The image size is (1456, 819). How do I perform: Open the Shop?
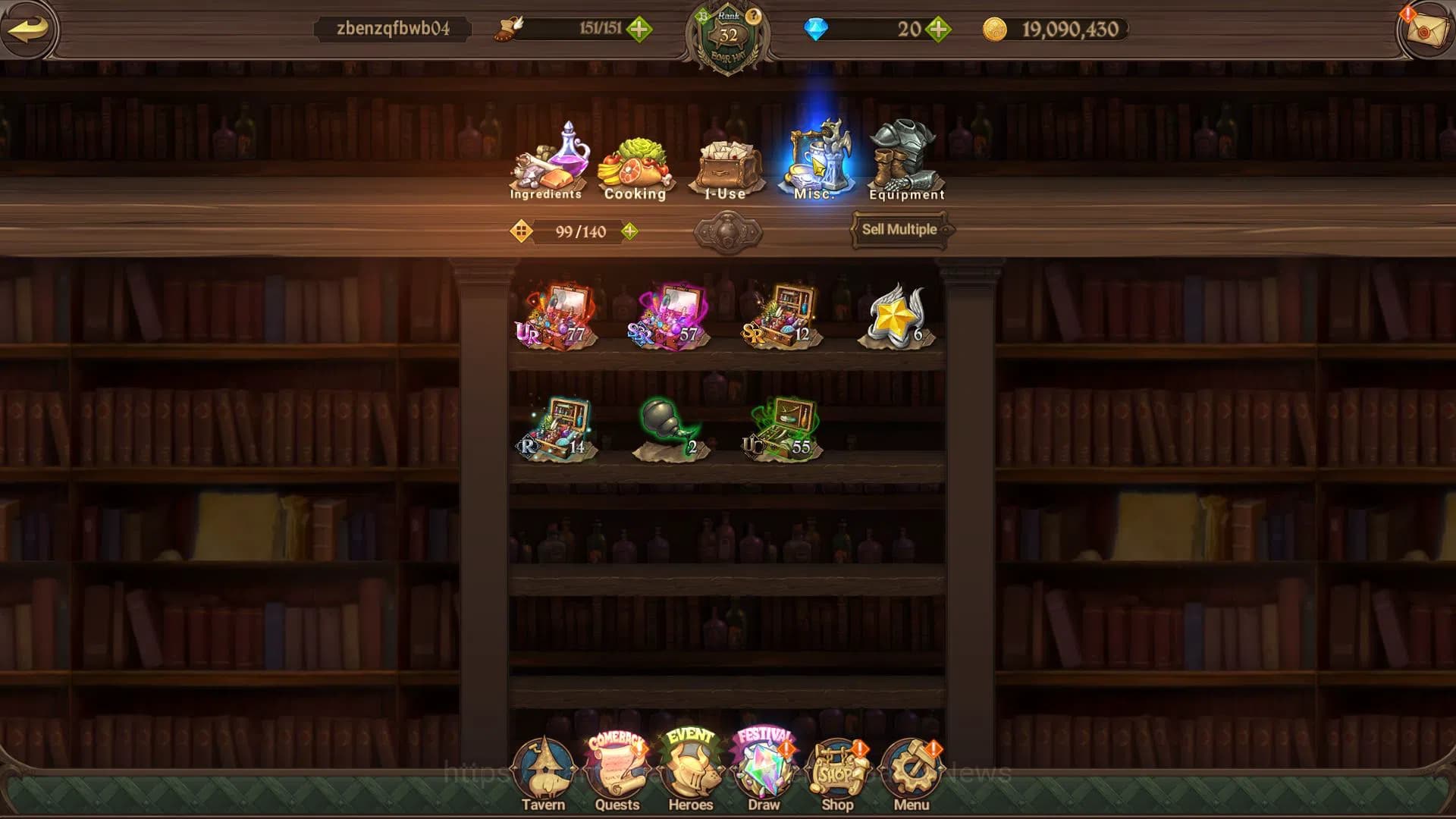coord(837,775)
